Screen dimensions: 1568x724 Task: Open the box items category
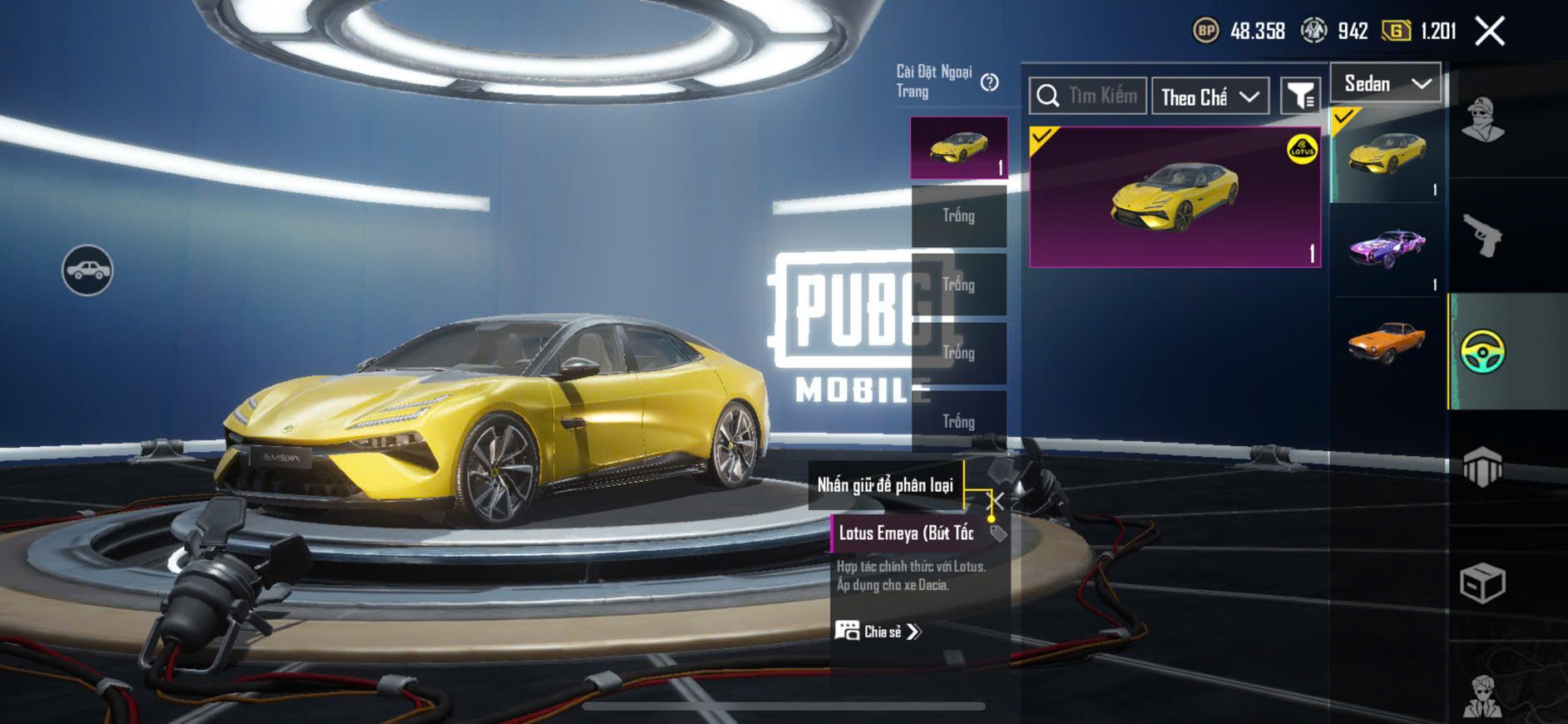(1482, 583)
